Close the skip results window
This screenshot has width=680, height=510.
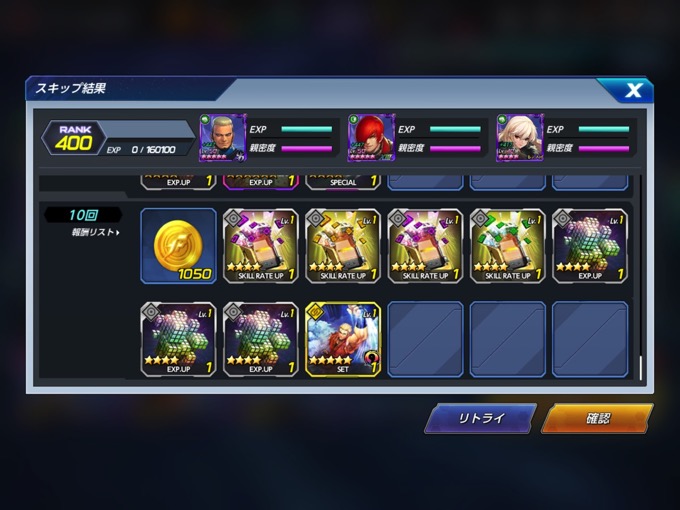[633, 91]
